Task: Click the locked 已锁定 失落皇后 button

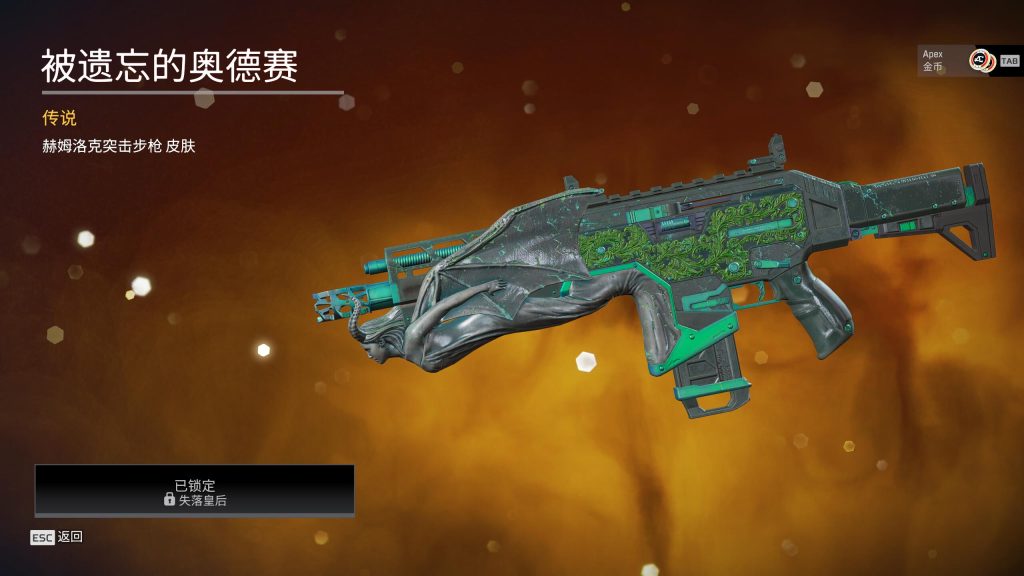Action: [x=195, y=490]
